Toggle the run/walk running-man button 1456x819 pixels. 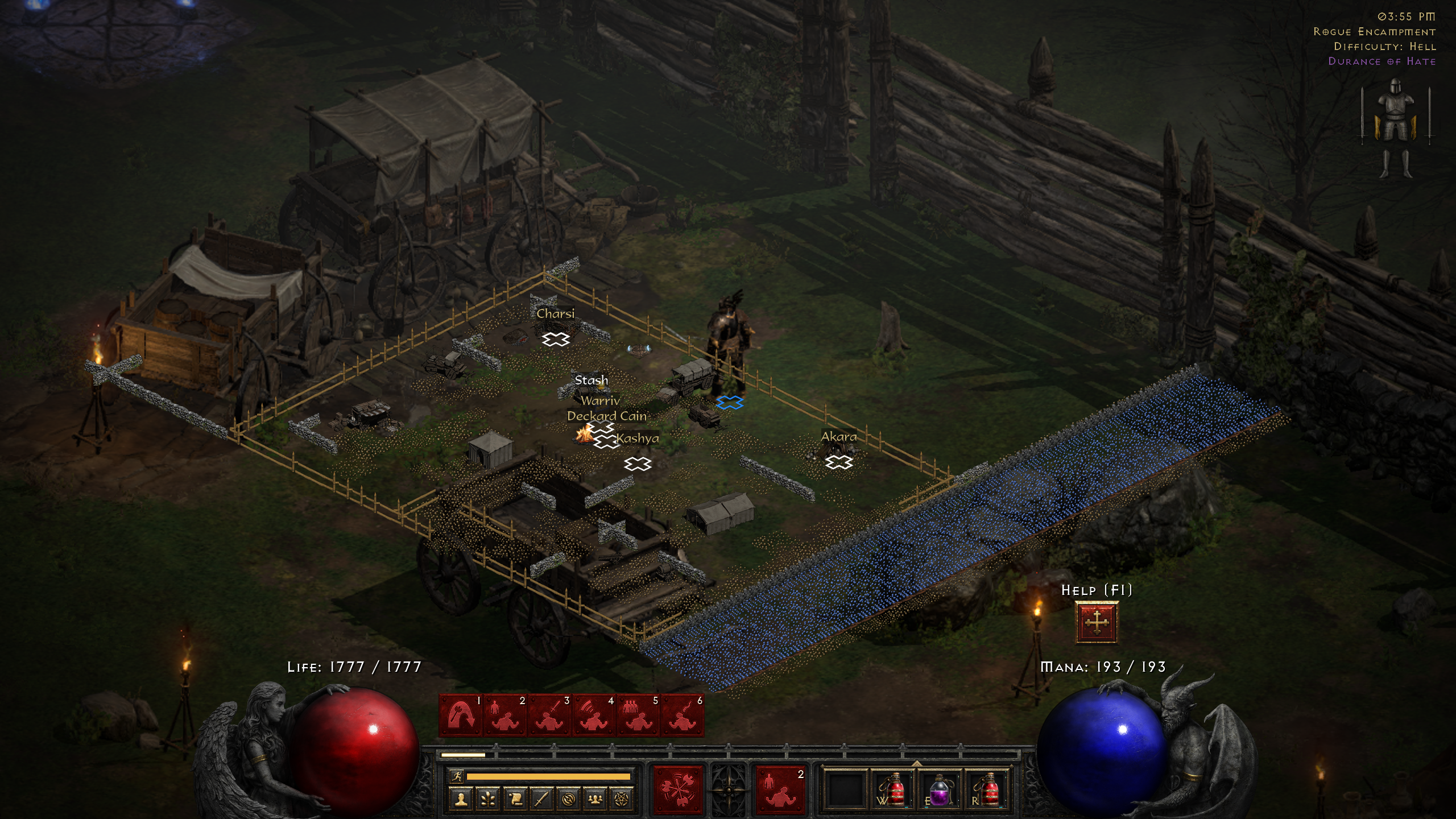click(x=457, y=776)
